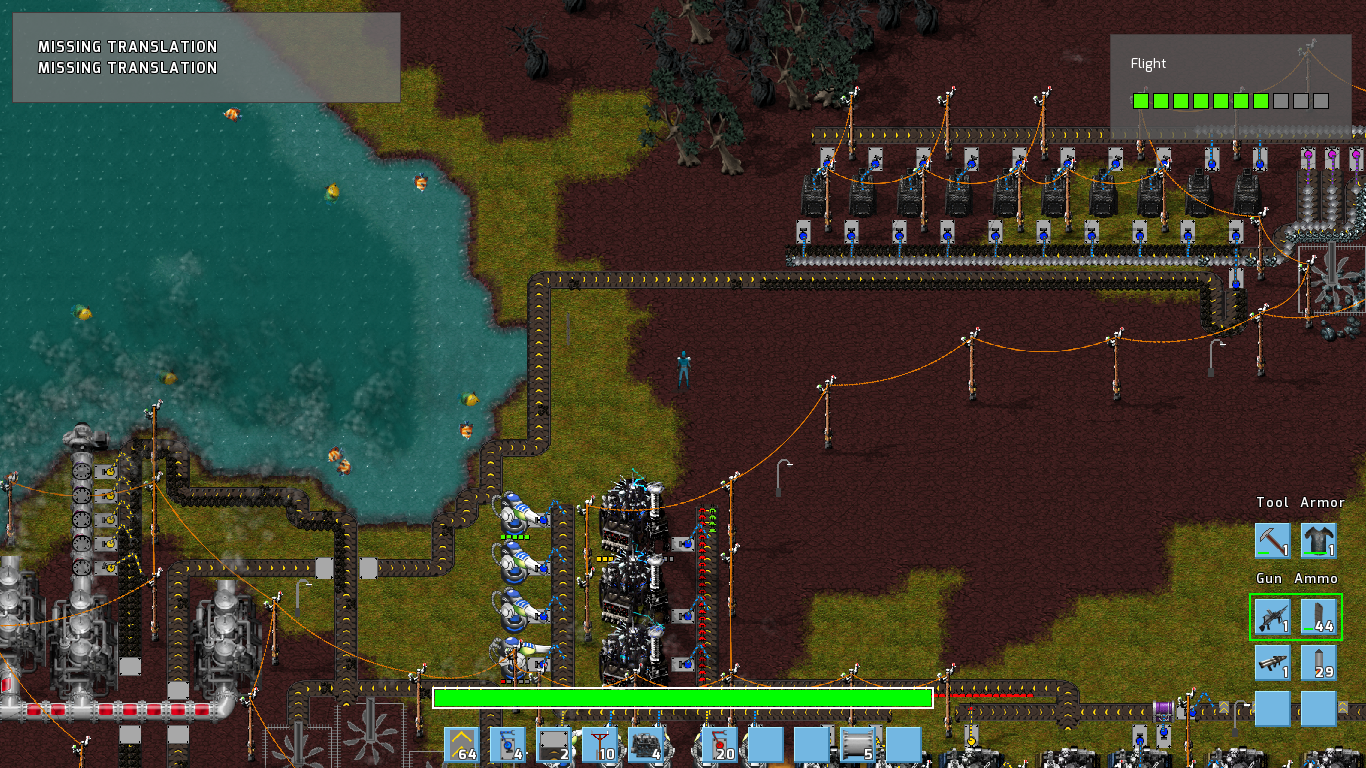
Task: Select the red inserter slot holding 20
Action: (x=719, y=744)
